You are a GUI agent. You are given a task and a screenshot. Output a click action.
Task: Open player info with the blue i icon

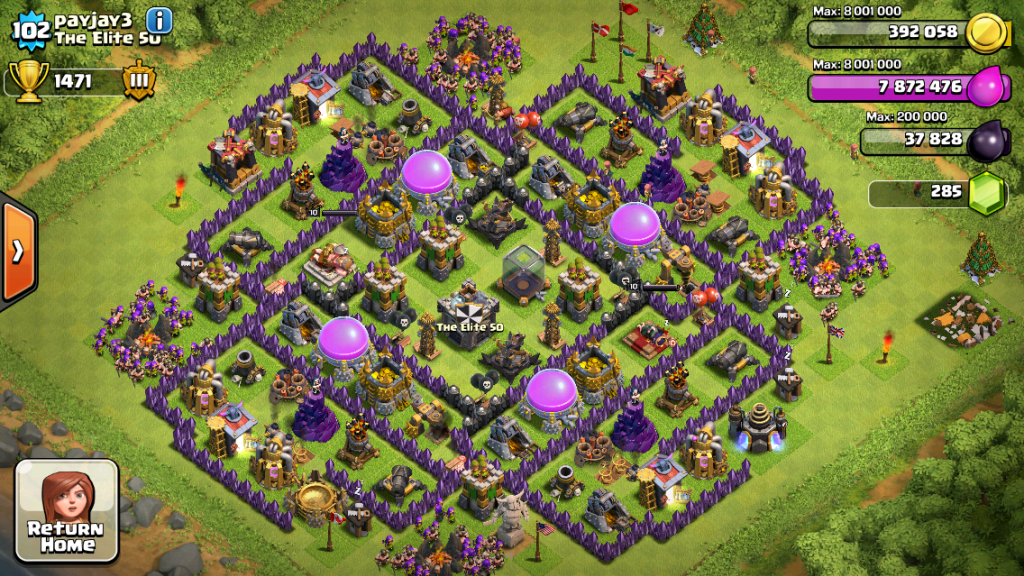(x=159, y=20)
